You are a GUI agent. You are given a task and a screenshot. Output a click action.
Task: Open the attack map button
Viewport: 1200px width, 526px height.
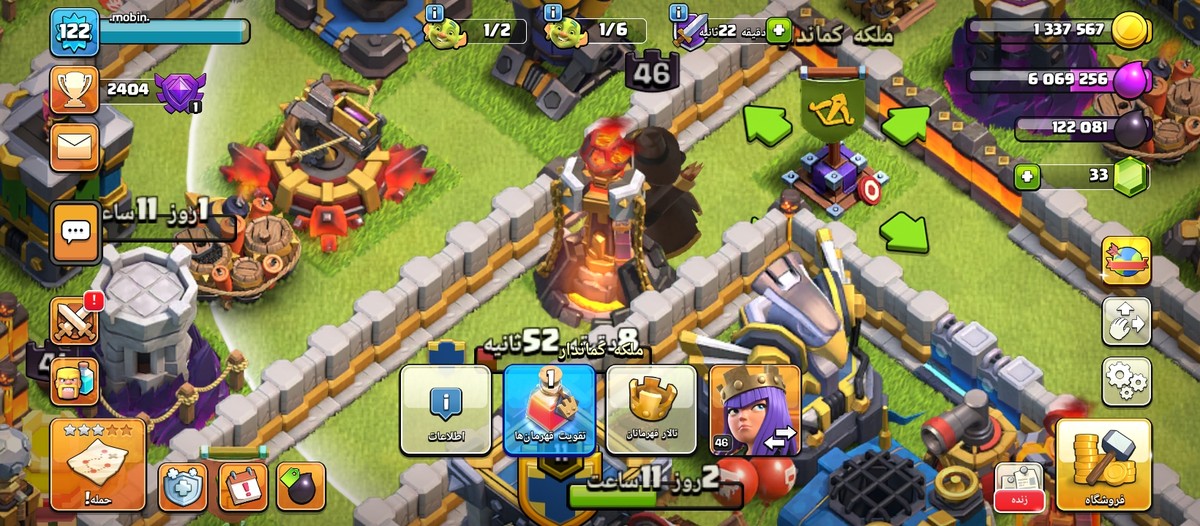point(97,464)
